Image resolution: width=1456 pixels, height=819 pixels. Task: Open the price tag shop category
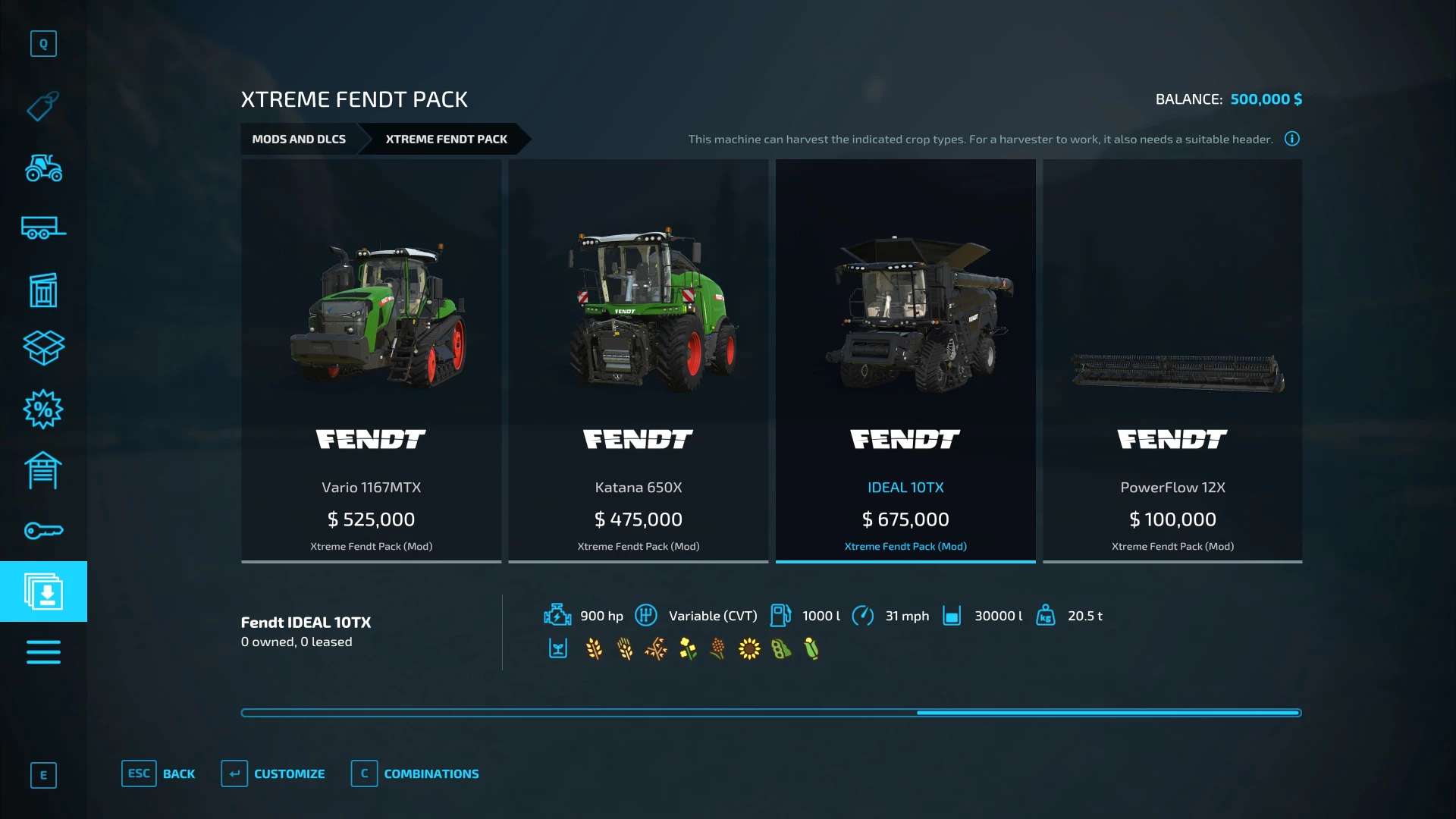(x=43, y=106)
